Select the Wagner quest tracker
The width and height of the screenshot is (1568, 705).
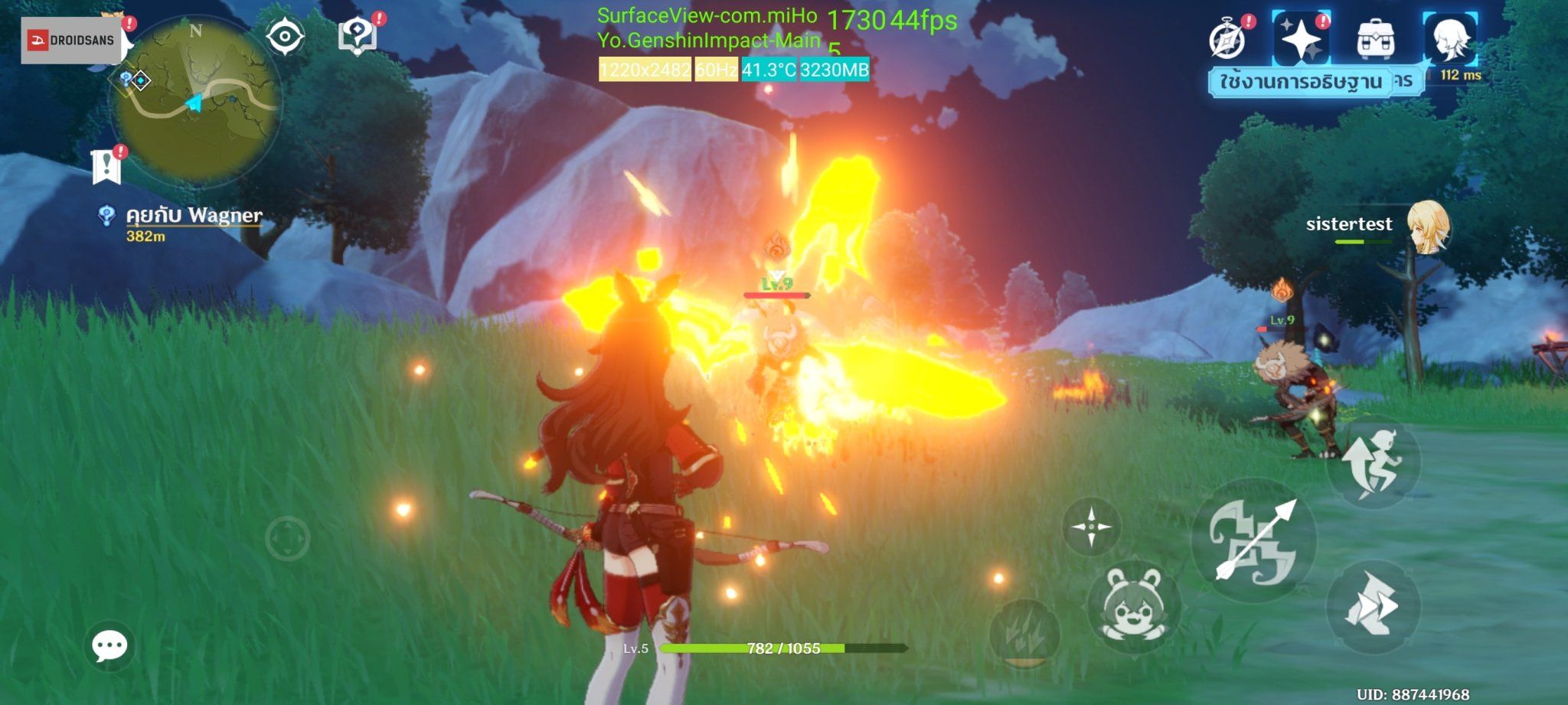click(x=194, y=224)
